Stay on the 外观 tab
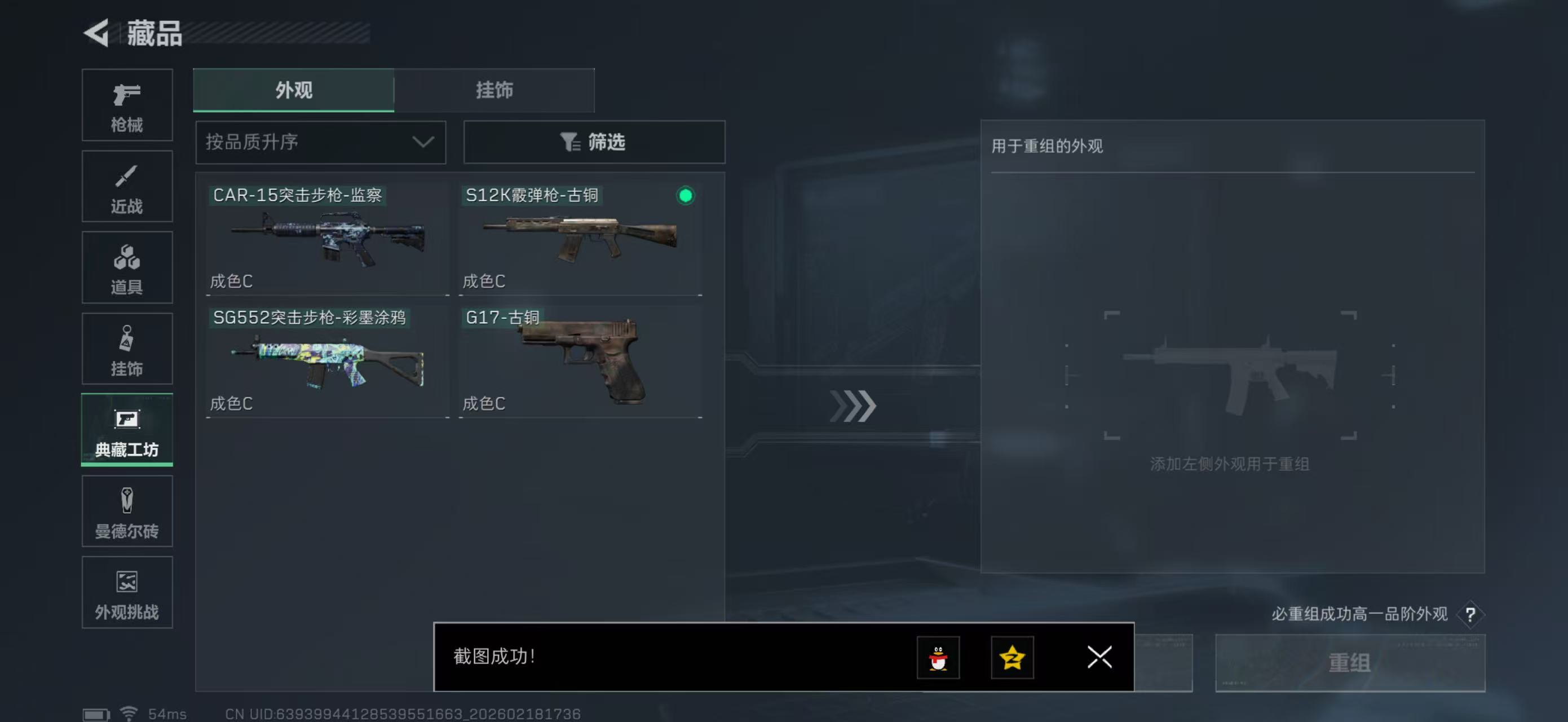1568x722 pixels. pos(293,90)
